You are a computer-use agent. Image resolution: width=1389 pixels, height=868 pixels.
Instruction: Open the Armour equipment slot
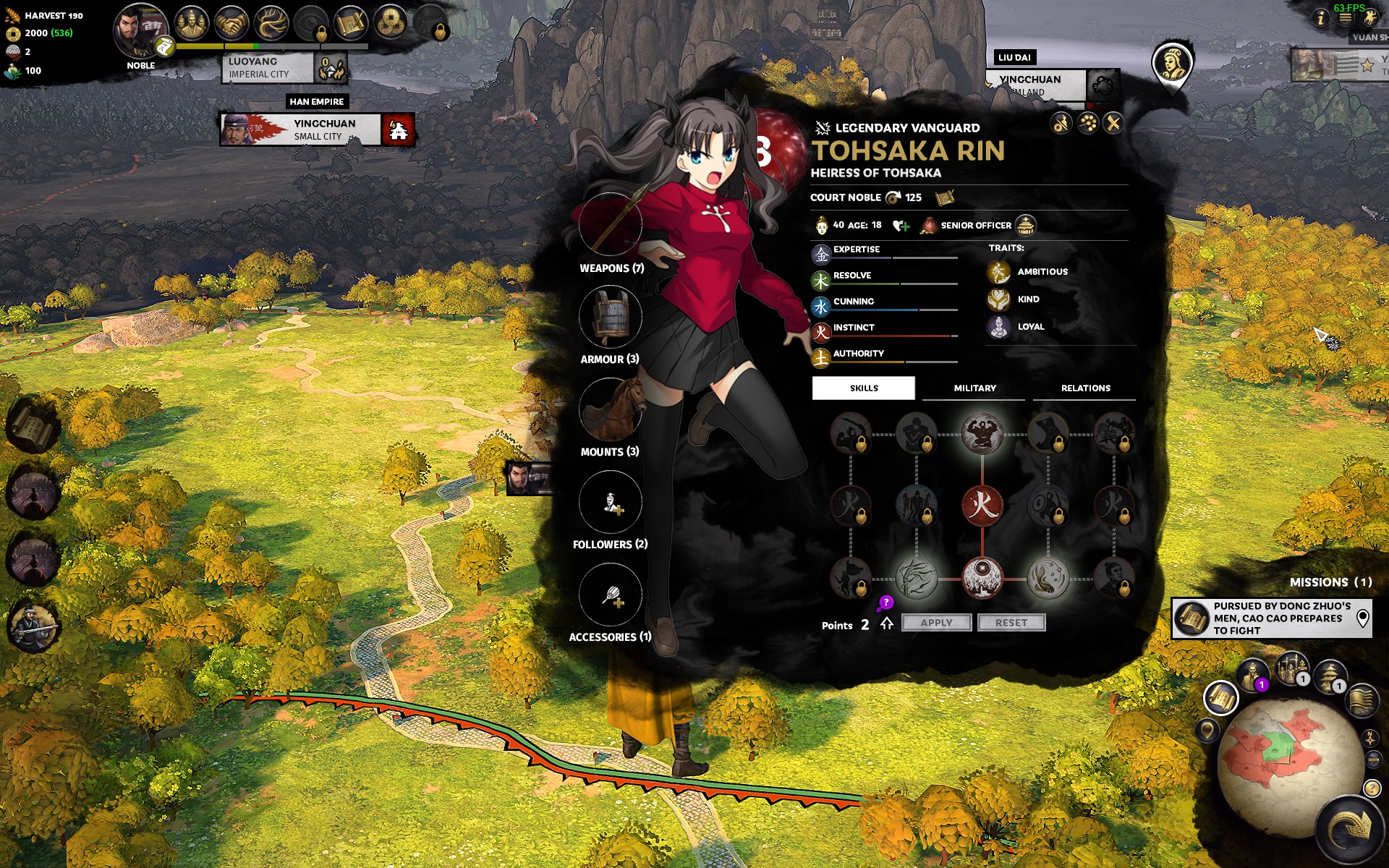tap(611, 317)
